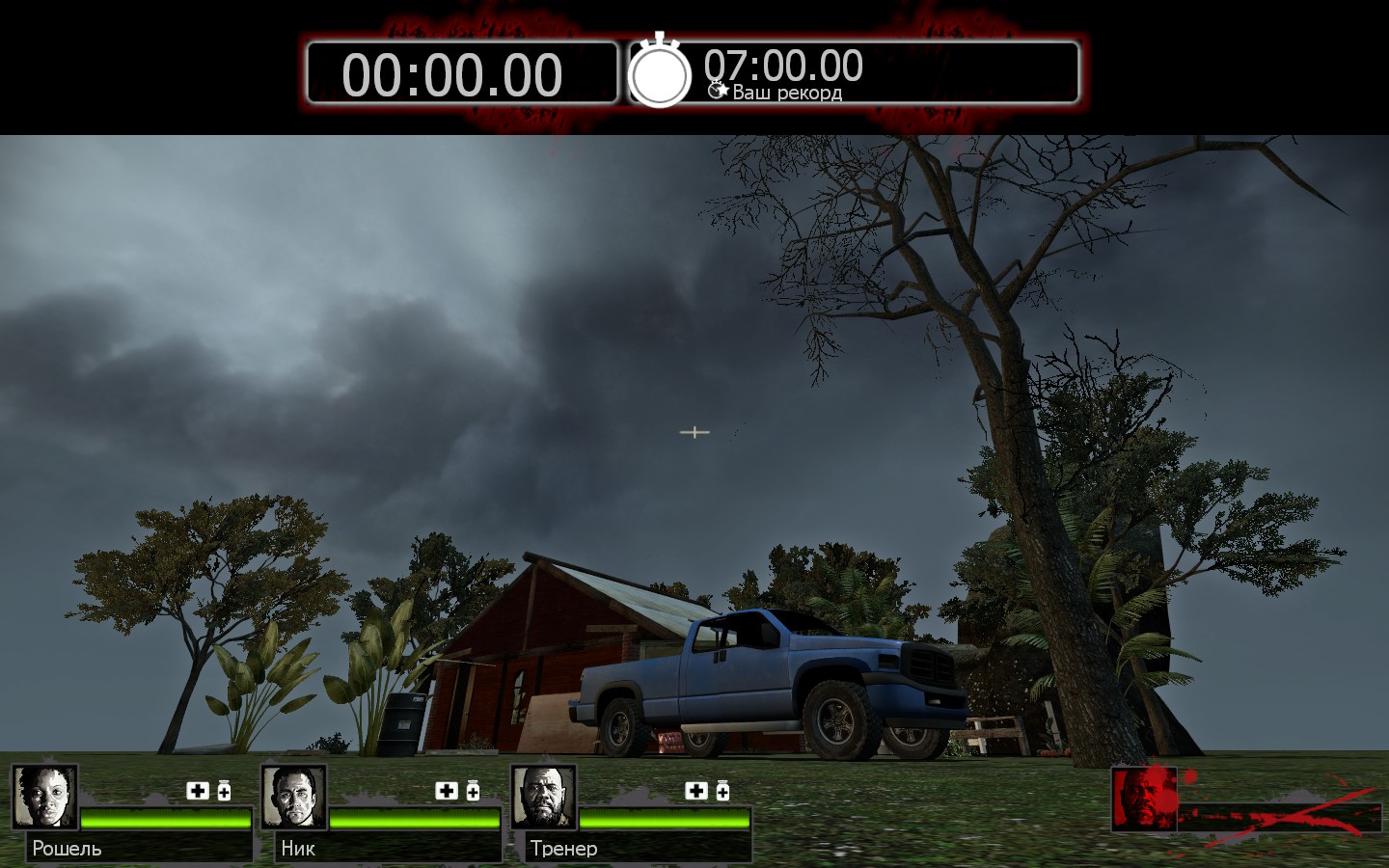The height and width of the screenshot is (868, 1389).
Task: Click Рошель's pill bottle icon
Action: tap(224, 791)
